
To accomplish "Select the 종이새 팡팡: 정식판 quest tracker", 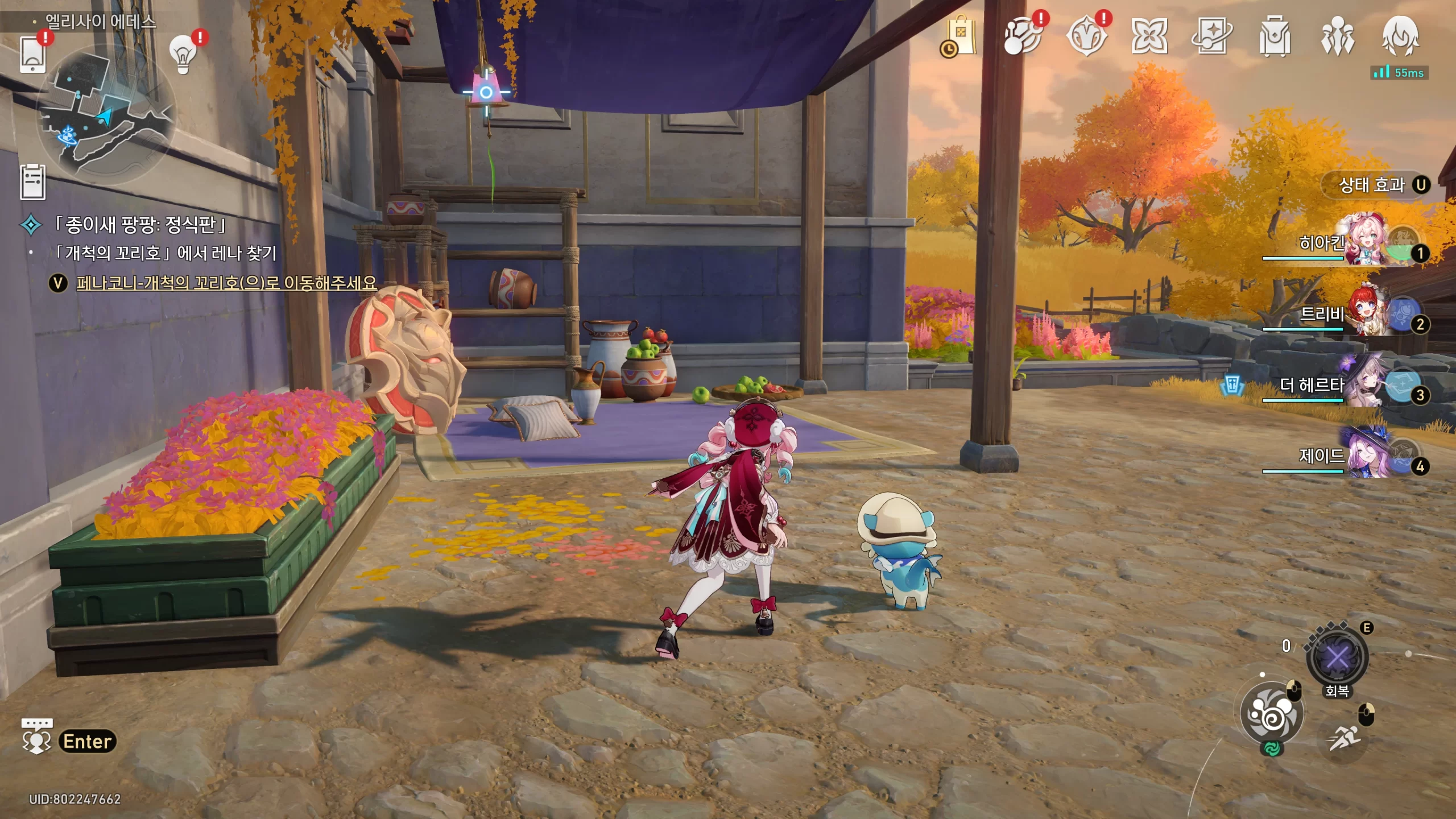I will (140, 225).
